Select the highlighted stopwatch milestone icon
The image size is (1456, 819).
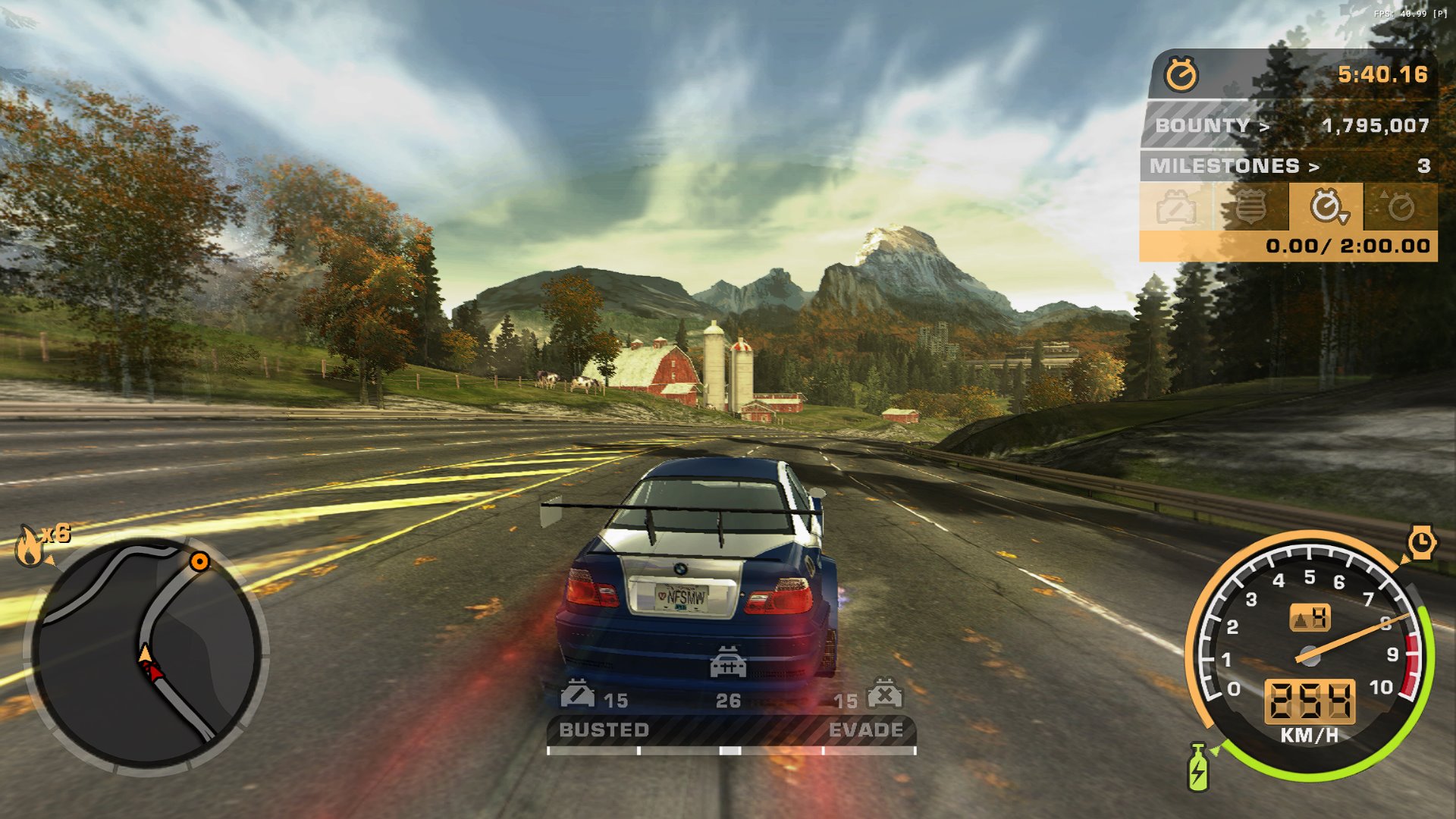tap(1327, 206)
